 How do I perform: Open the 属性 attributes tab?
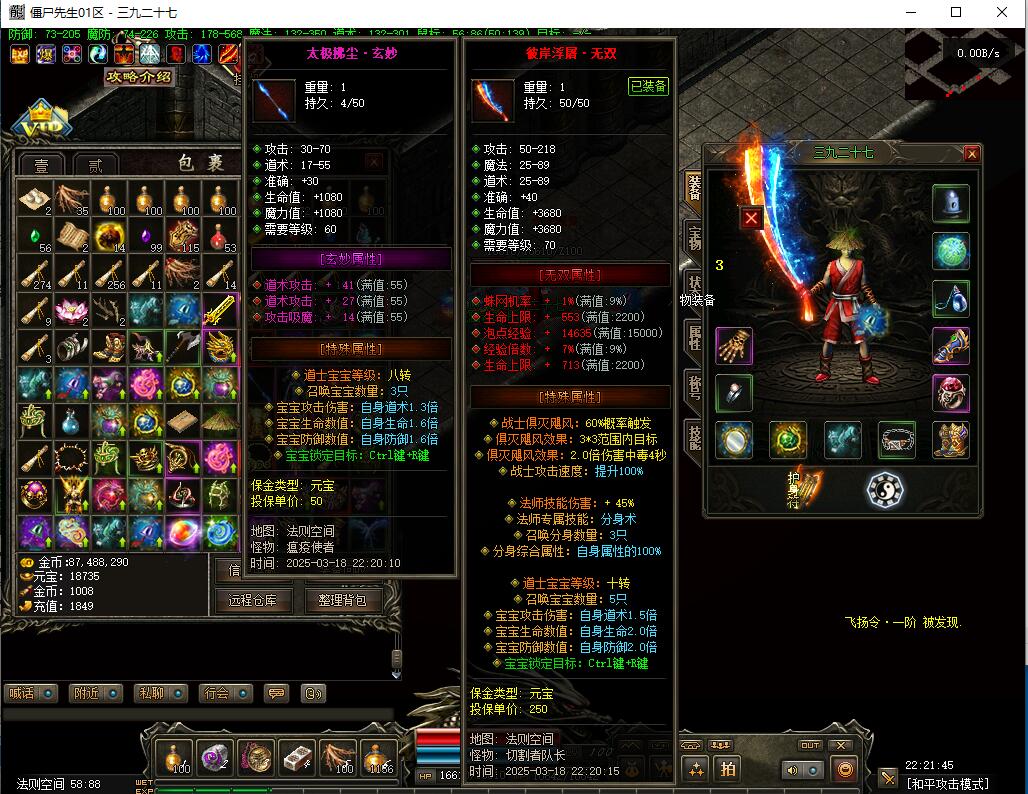coord(693,337)
